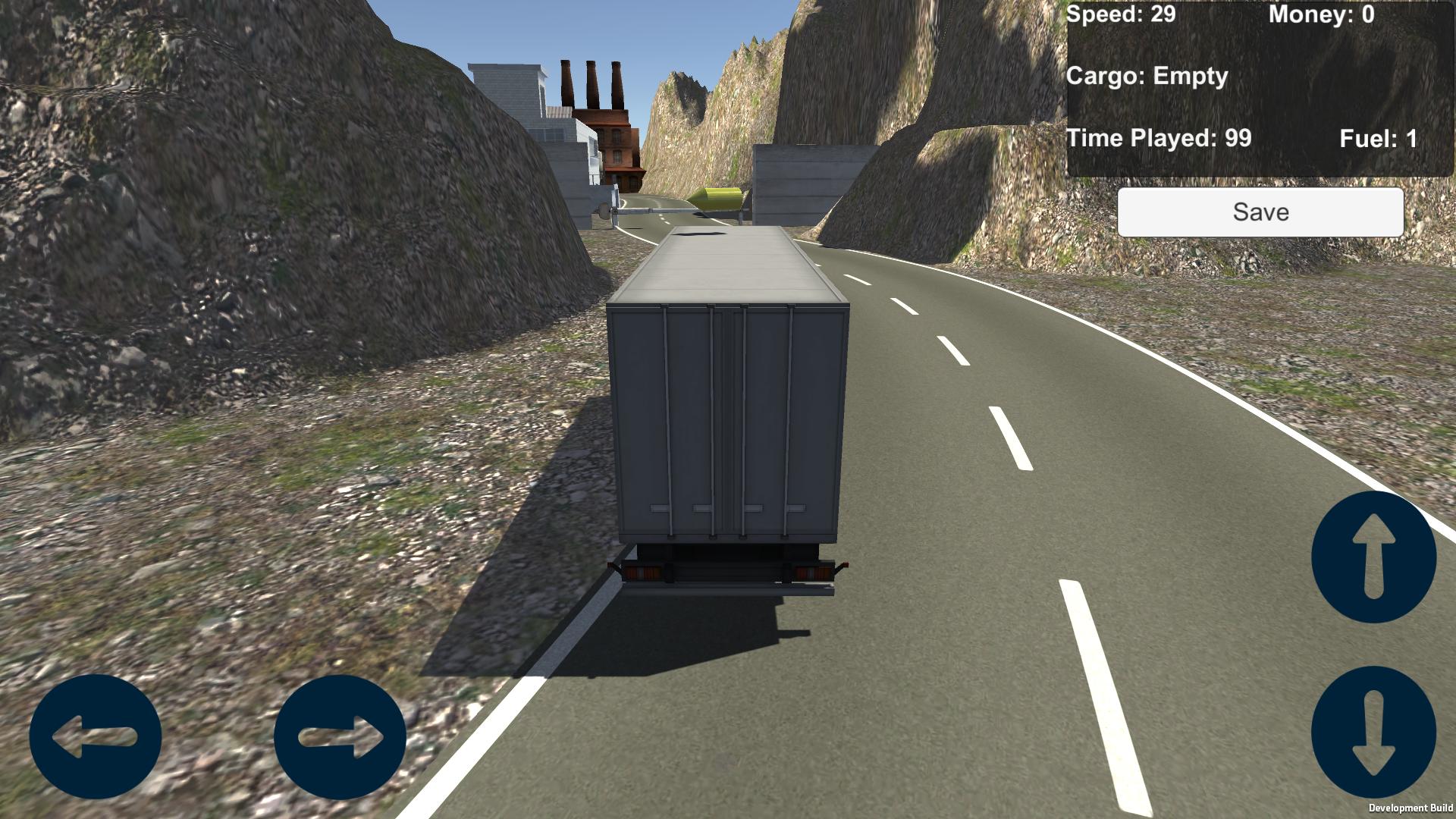Click the Save button
The height and width of the screenshot is (819, 1456).
pyautogui.click(x=1260, y=212)
